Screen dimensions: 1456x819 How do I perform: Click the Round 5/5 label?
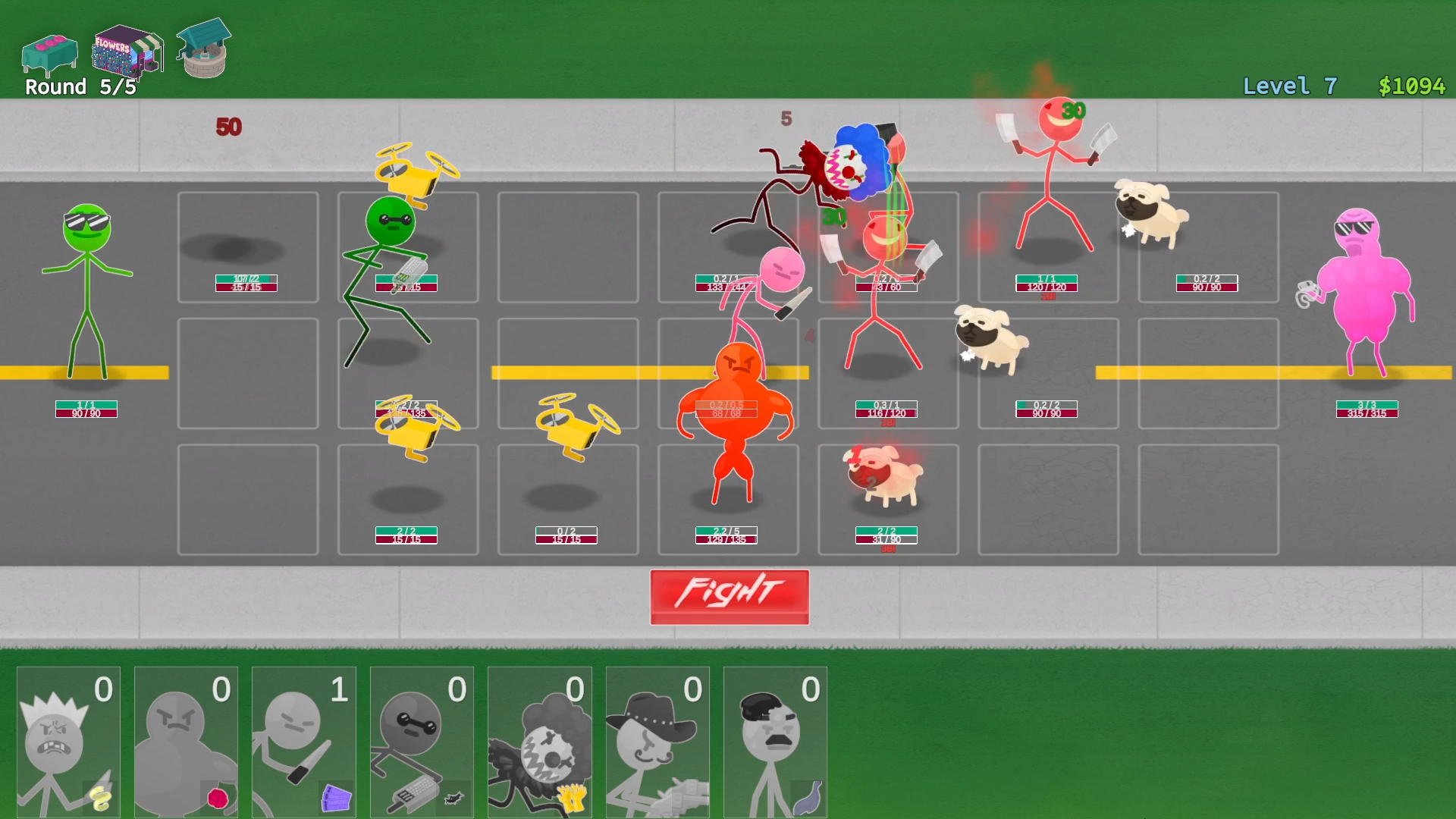[x=78, y=86]
